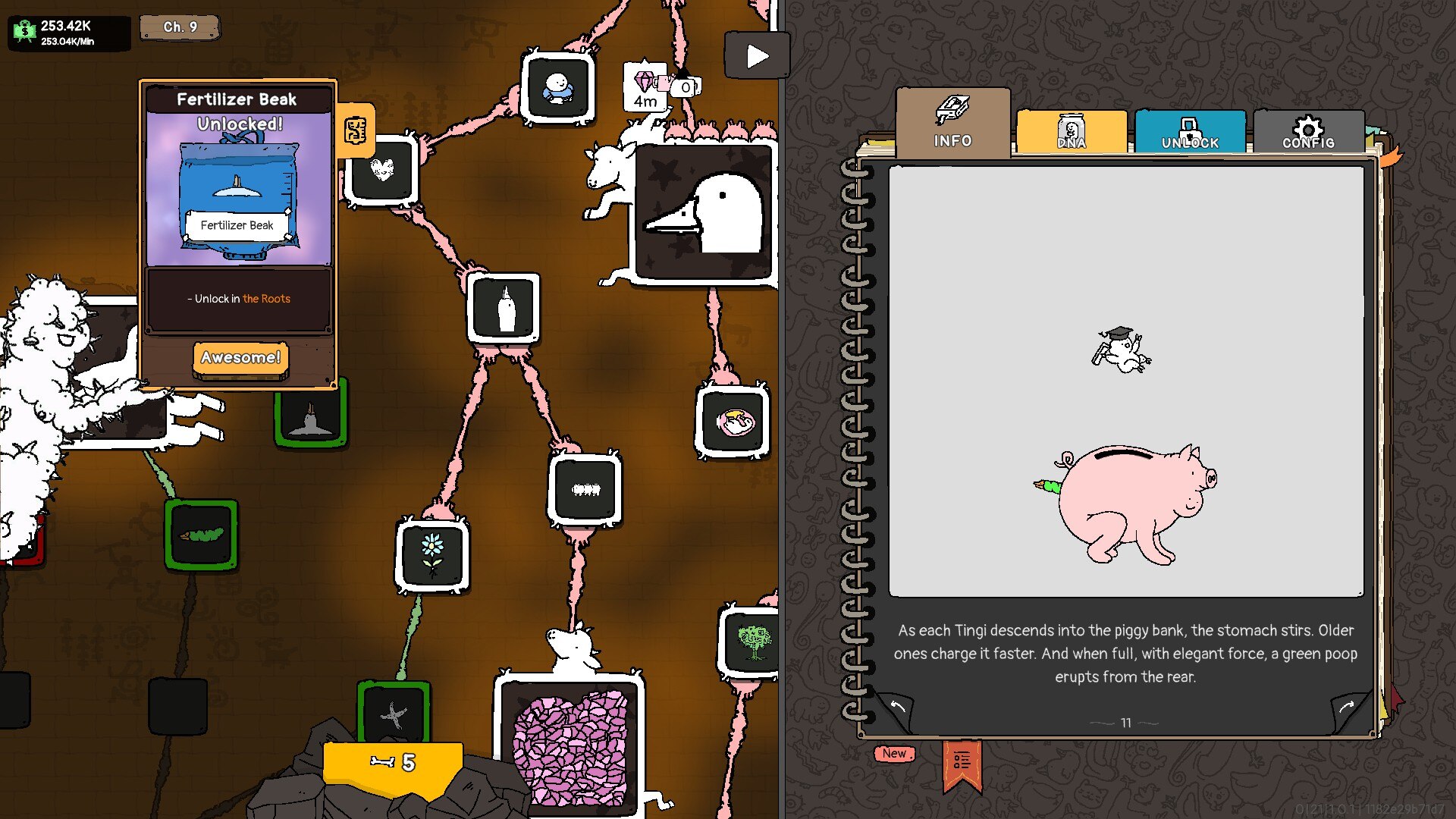Click the play arrow button
The image size is (1456, 819).
pyautogui.click(x=756, y=56)
